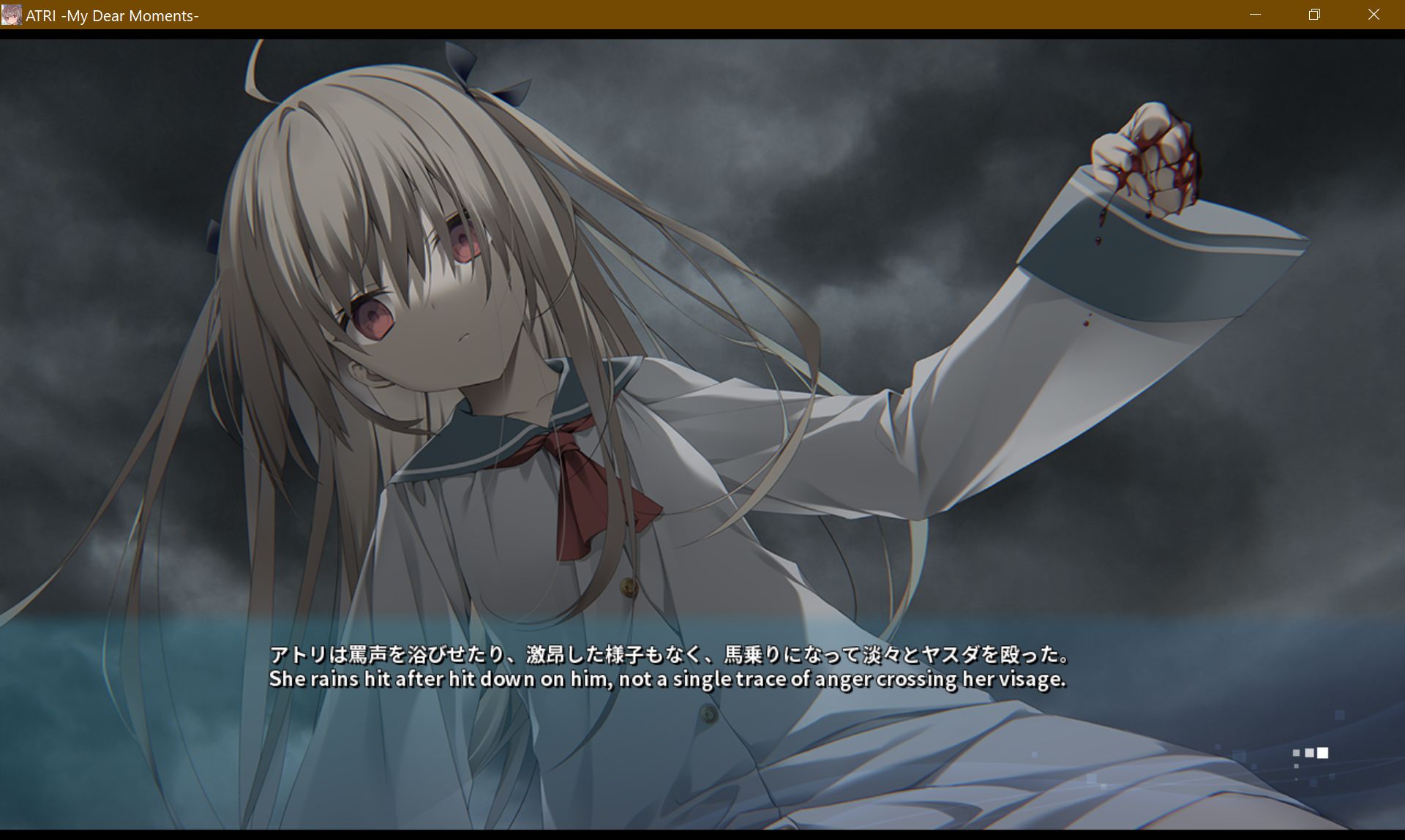Click the faint gray square below the bright squares
Viewport: 1405px width, 840px height.
pos(1296,766)
